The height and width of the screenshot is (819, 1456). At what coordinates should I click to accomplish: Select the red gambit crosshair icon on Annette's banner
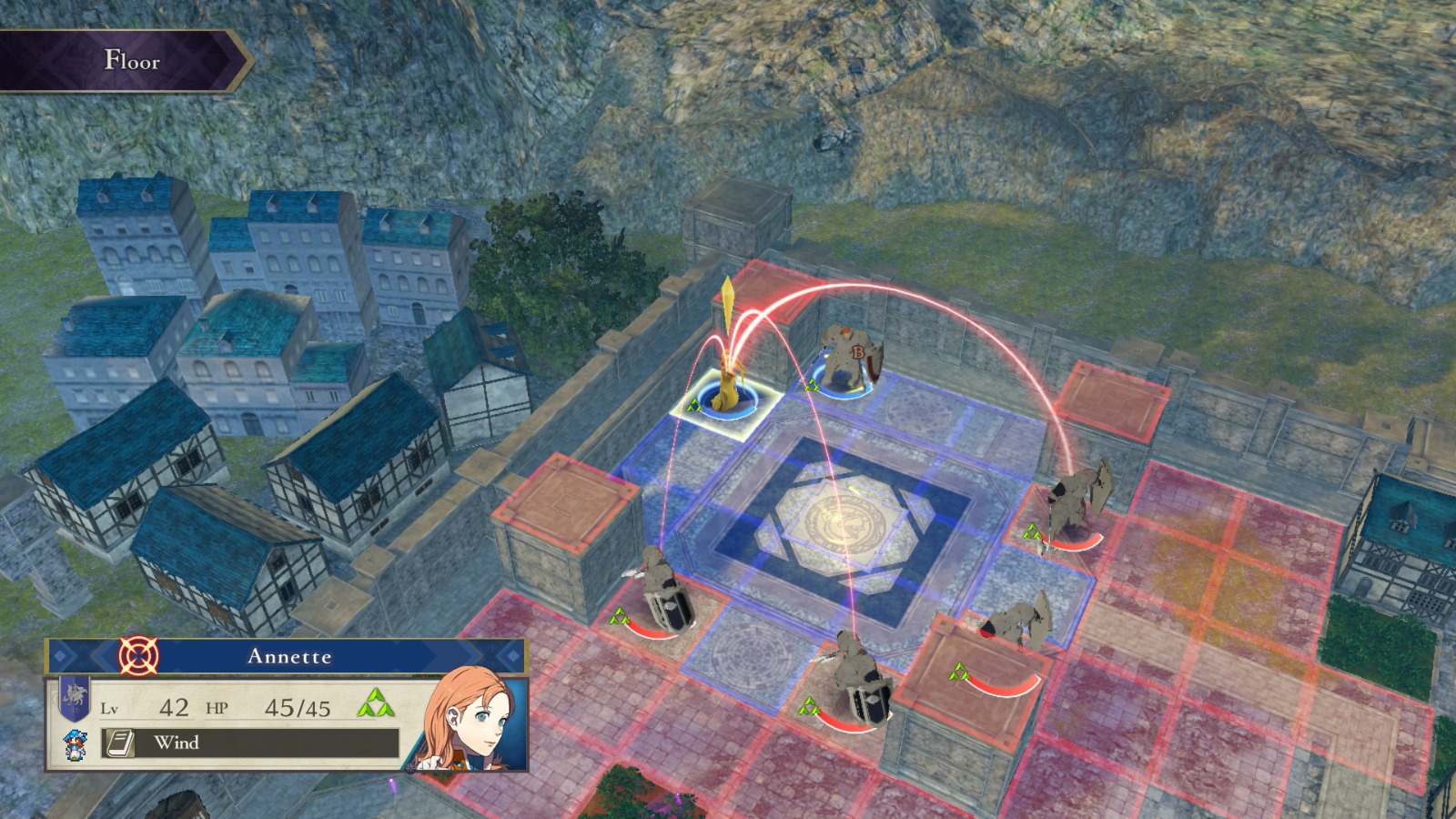[136, 655]
